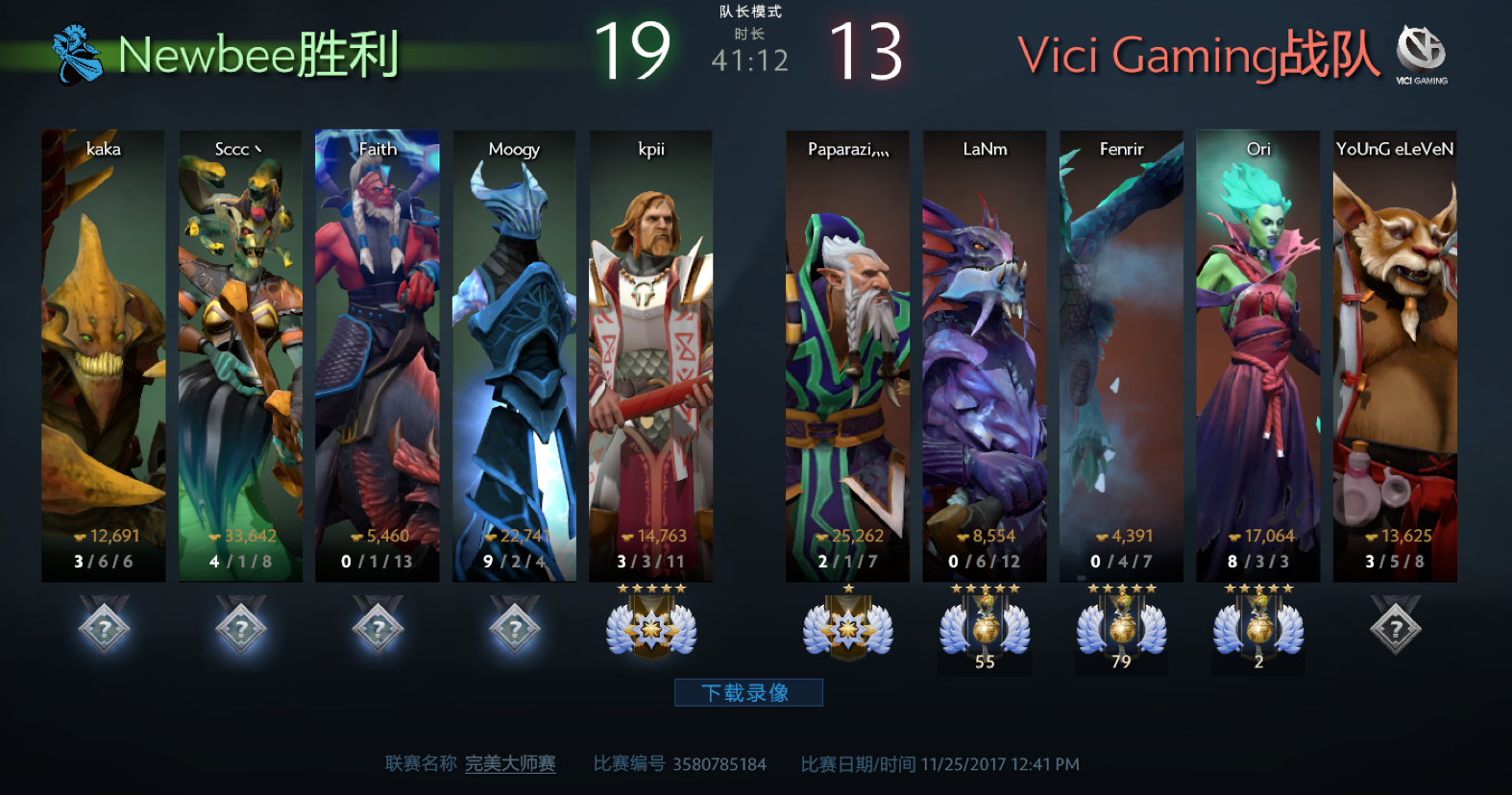The image size is (1512, 795).
Task: Click YoUnG eLeVeN's unknown rank medal
Action: pyautogui.click(x=1395, y=627)
